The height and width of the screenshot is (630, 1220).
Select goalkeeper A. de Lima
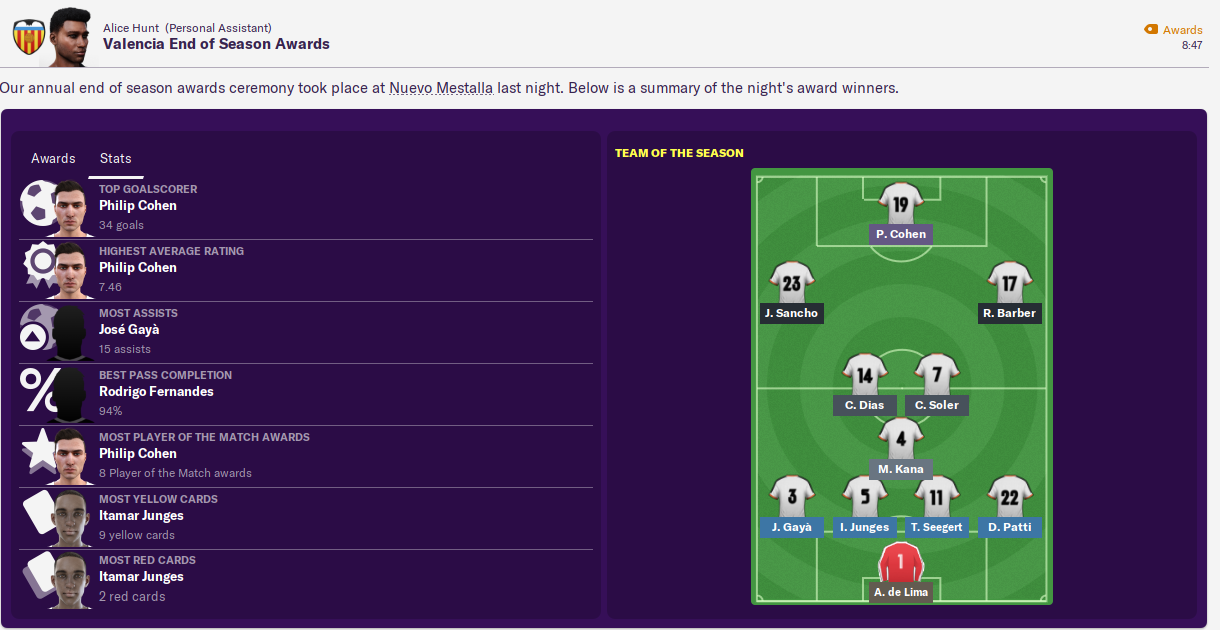[900, 591]
